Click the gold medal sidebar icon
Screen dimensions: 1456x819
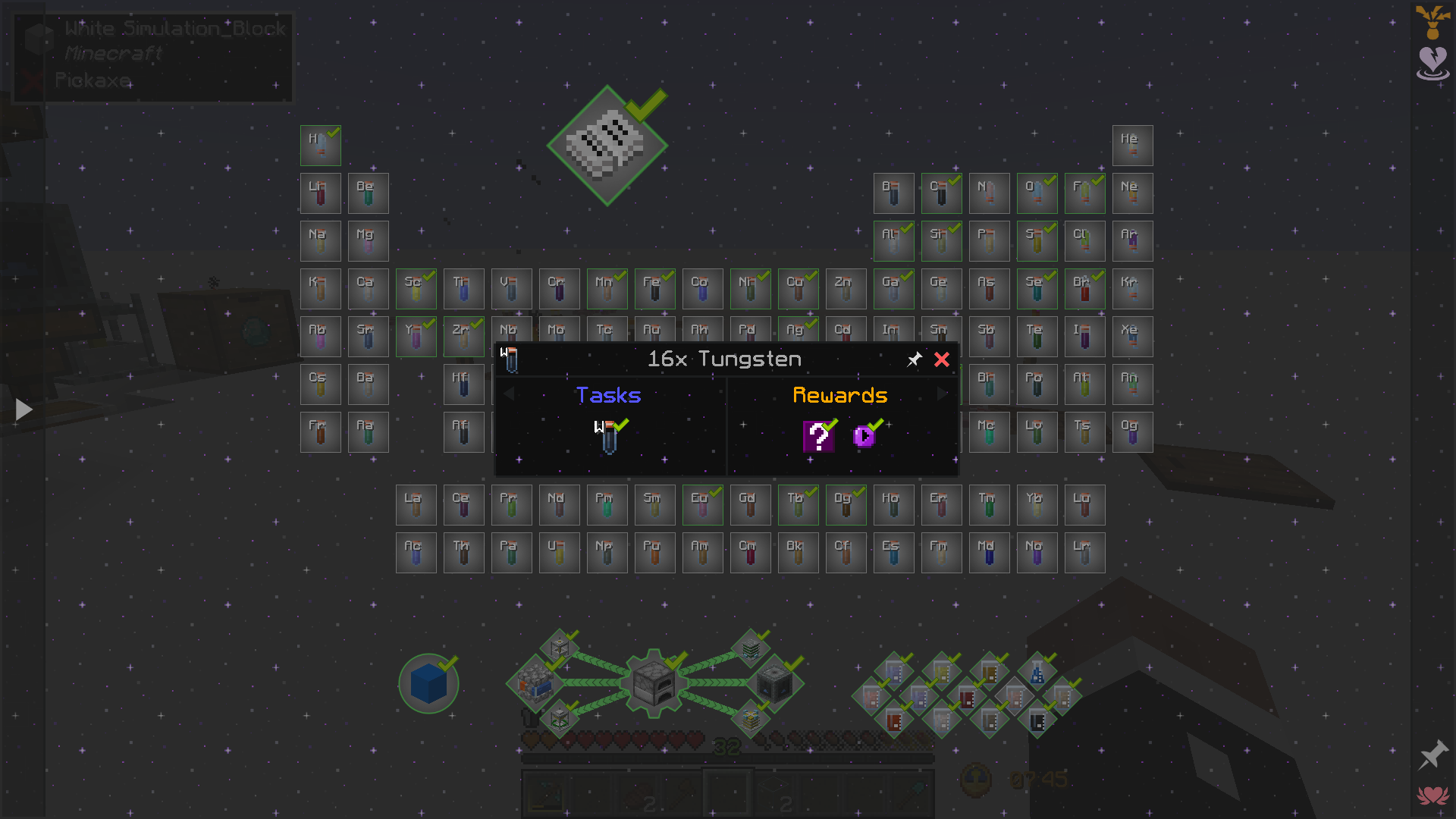click(x=1432, y=23)
